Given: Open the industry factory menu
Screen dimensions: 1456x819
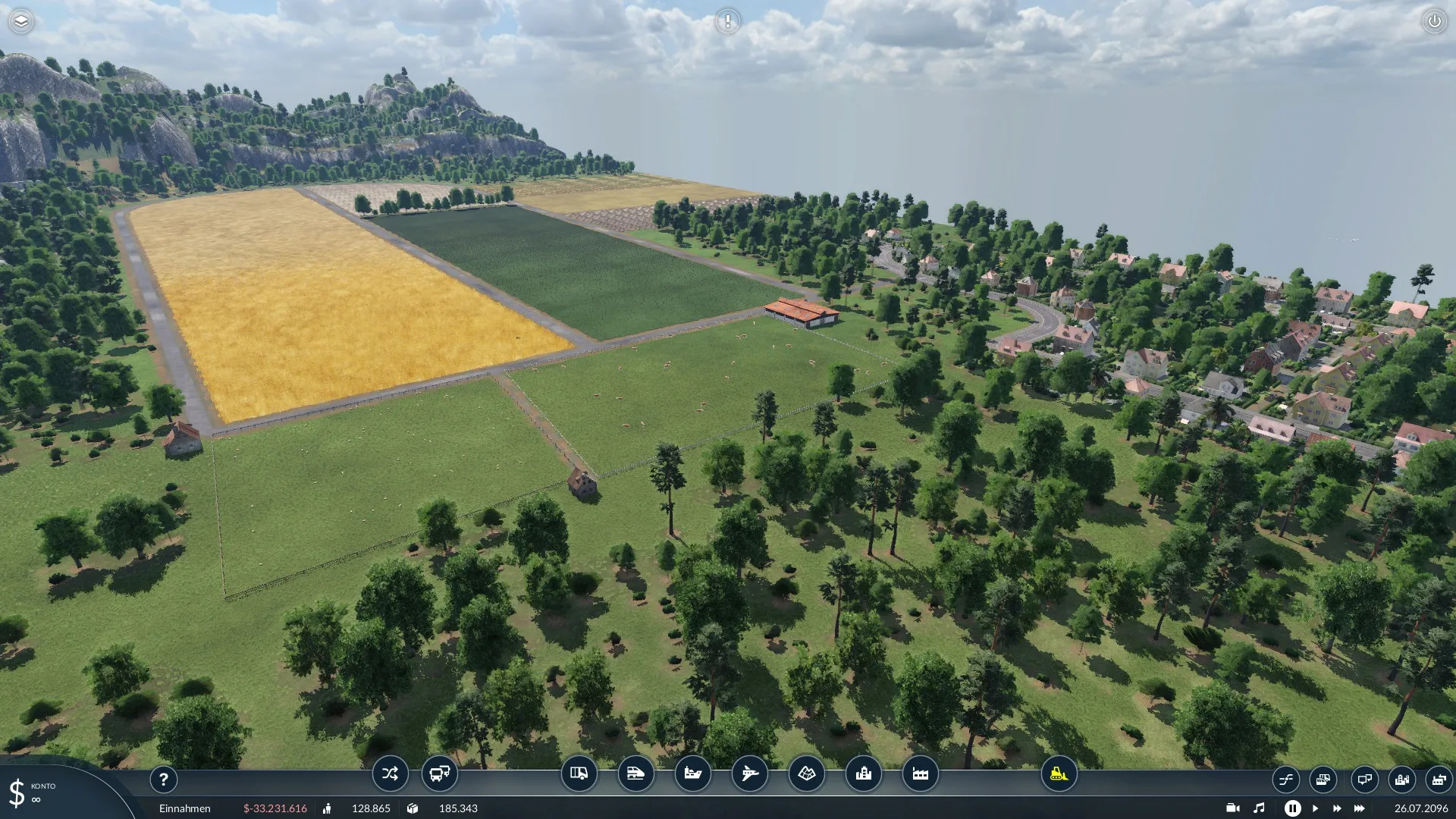Looking at the screenshot, I should [920, 773].
